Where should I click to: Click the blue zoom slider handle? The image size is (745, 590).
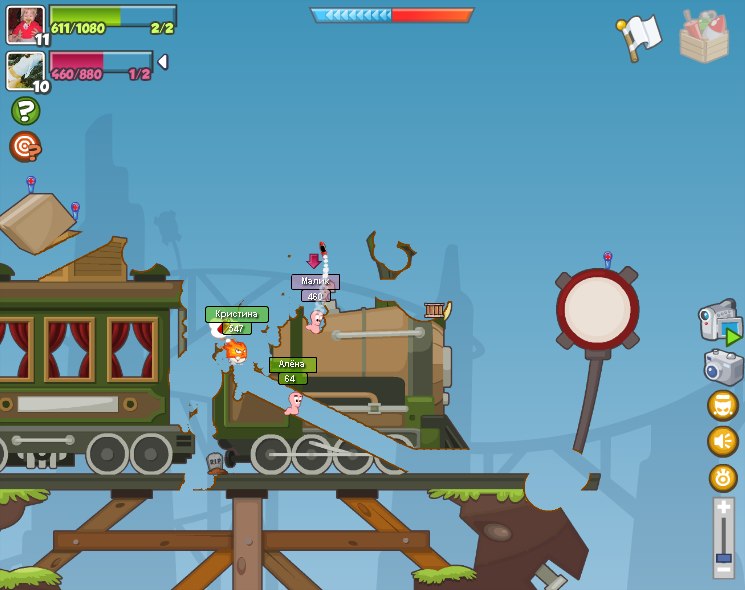click(724, 557)
